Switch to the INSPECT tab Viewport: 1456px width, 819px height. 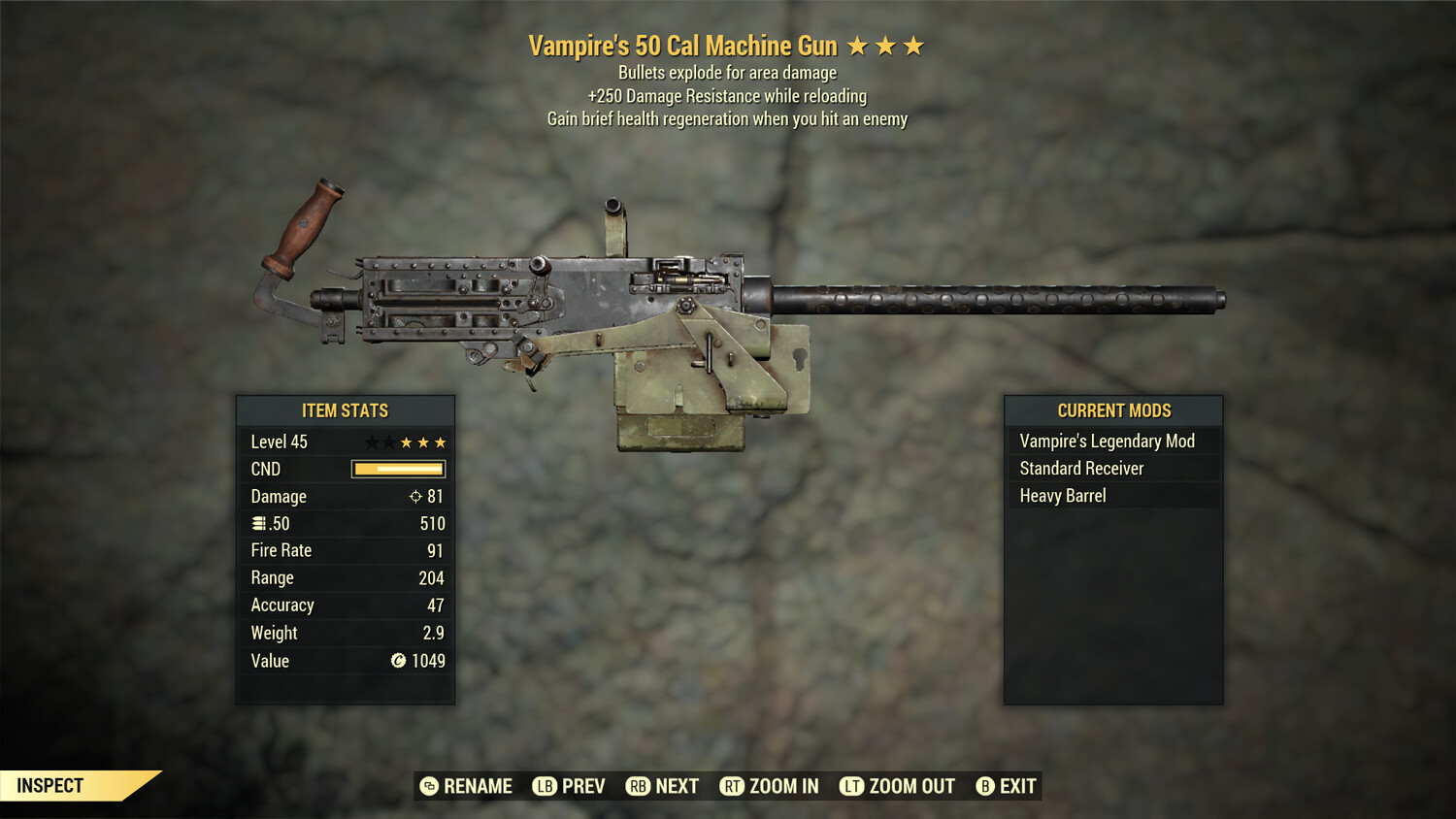point(50,786)
